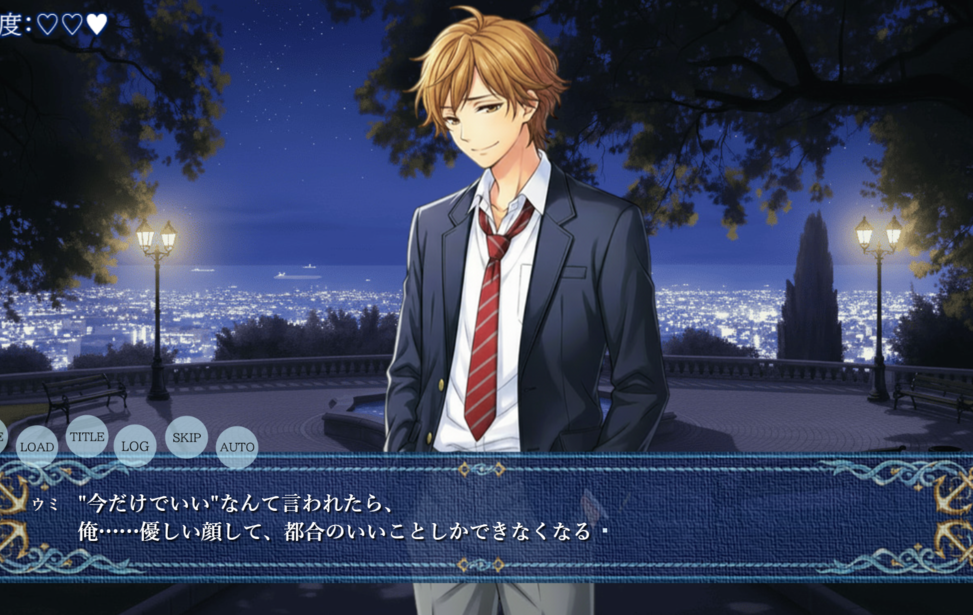
Task: Open the dialogue LOG
Action: tap(135, 446)
